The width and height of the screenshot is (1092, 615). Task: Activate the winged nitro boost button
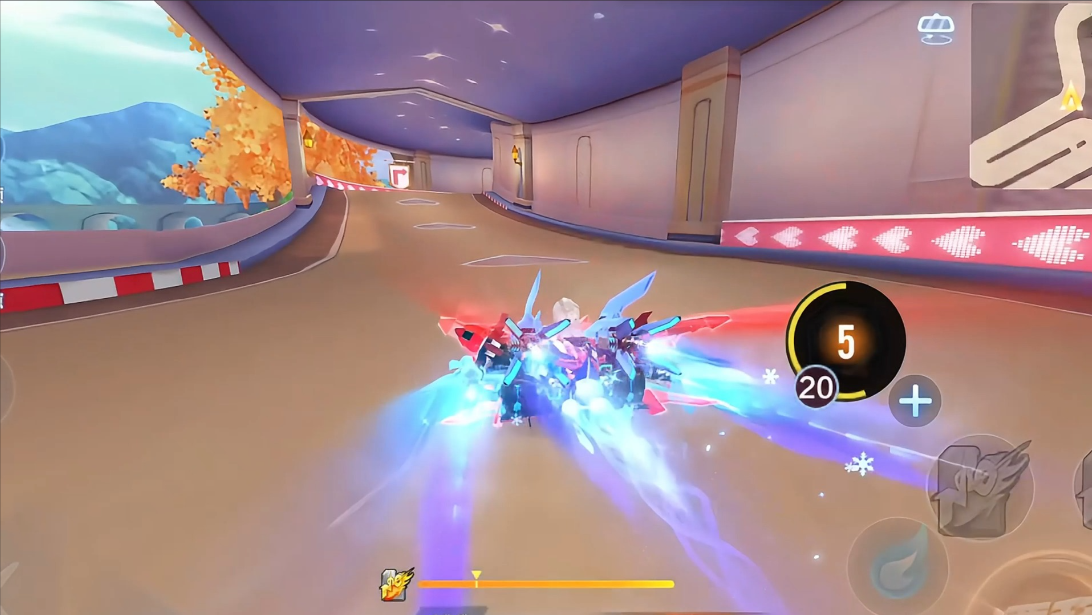click(979, 487)
